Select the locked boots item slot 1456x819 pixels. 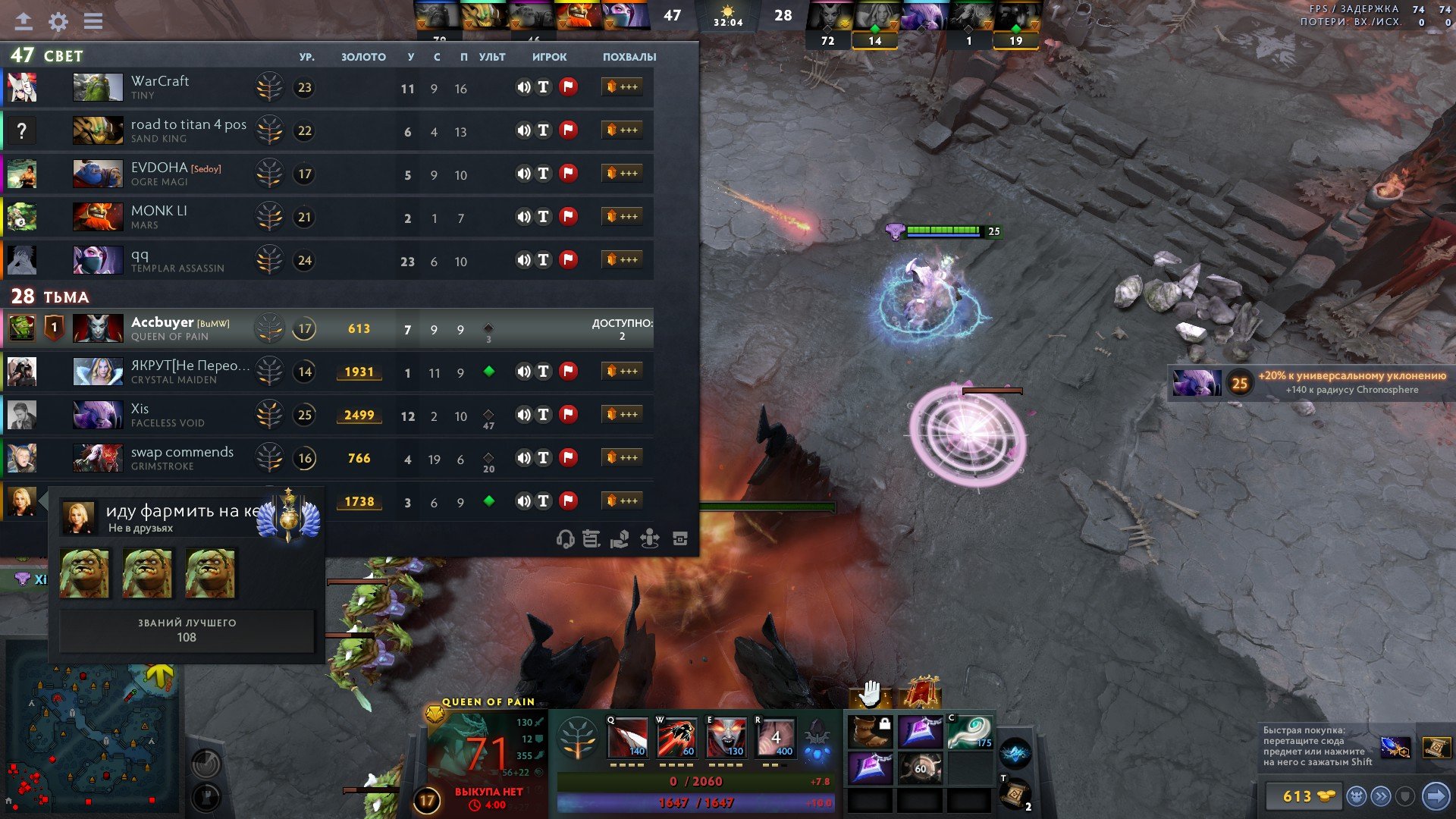click(870, 732)
